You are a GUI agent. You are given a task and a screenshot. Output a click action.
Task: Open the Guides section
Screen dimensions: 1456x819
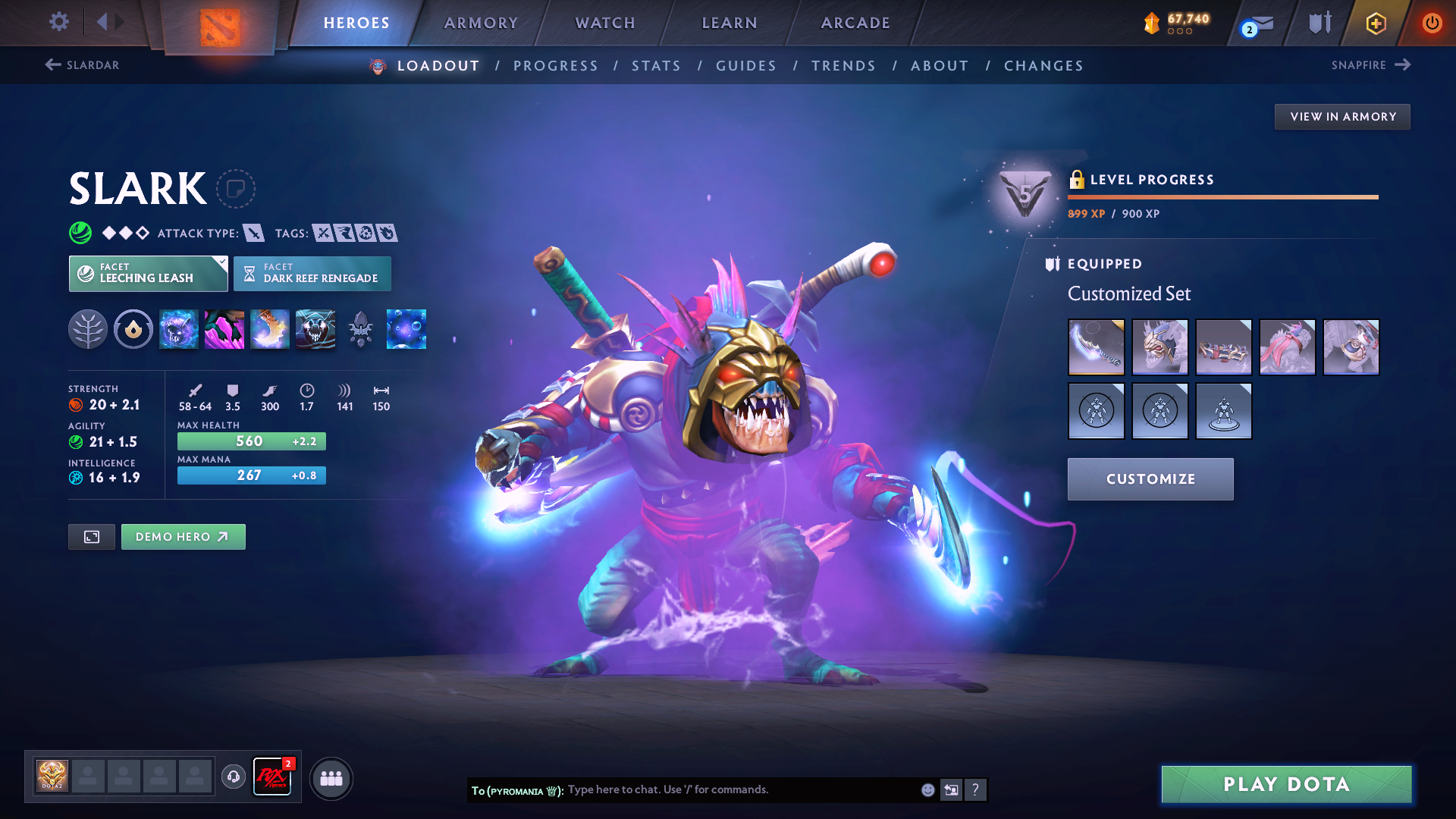point(746,66)
